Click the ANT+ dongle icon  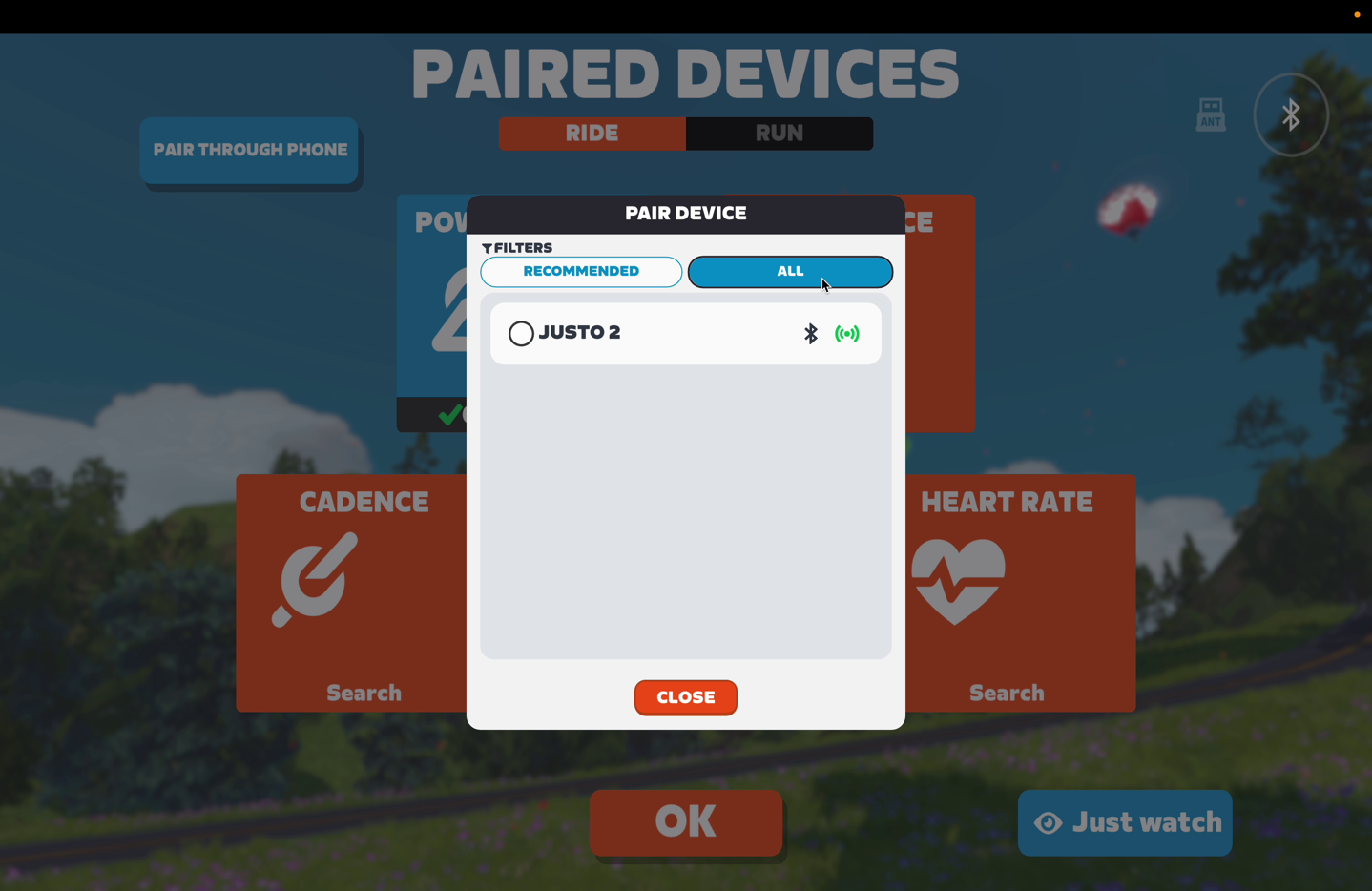coord(1209,114)
